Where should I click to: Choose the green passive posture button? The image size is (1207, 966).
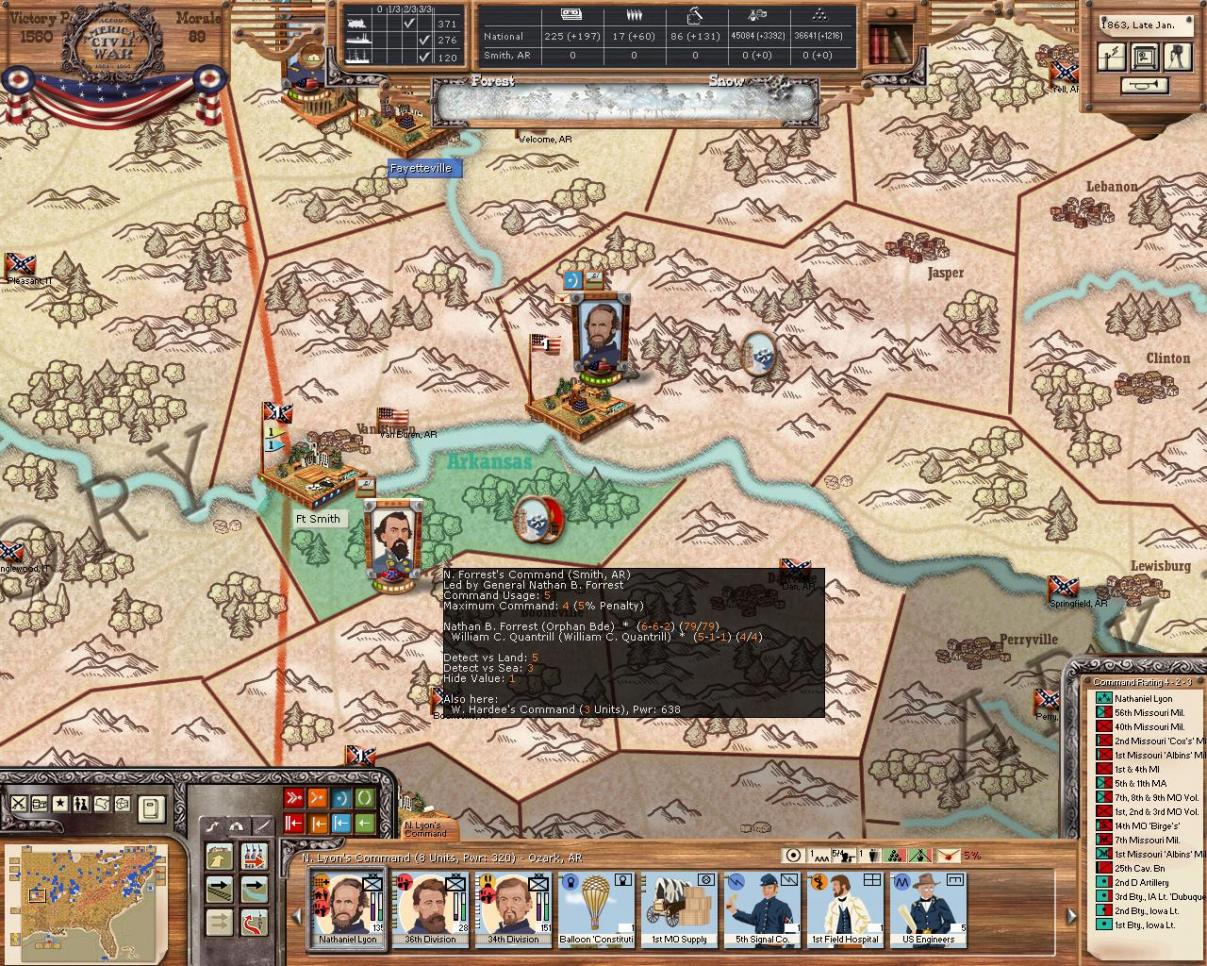pyautogui.click(x=364, y=798)
